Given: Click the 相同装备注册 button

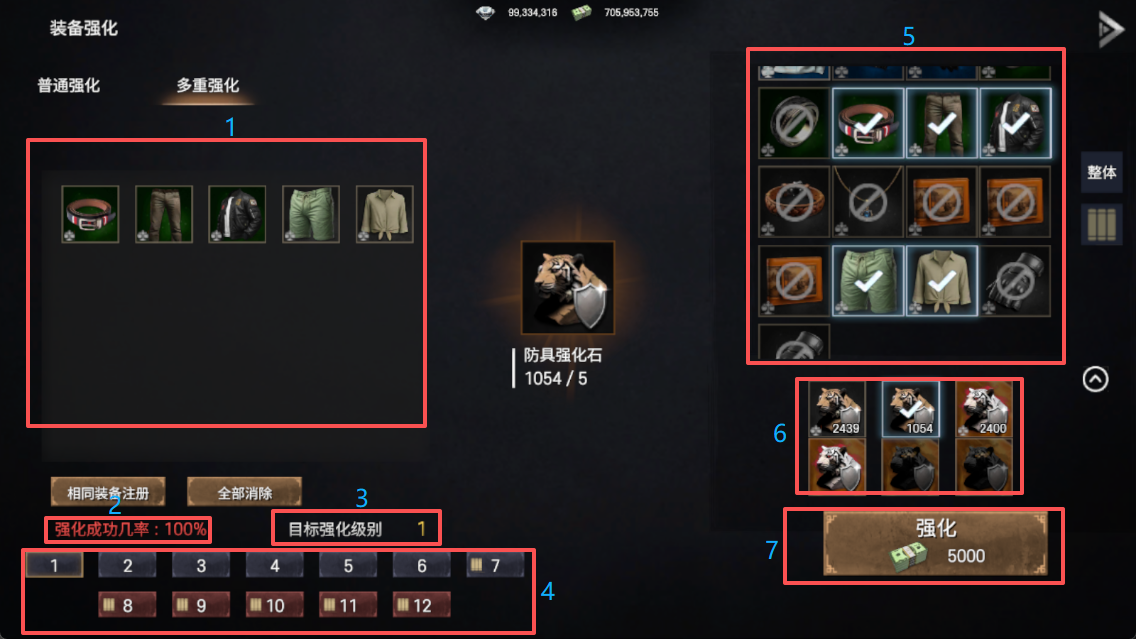Looking at the screenshot, I should (x=108, y=492).
